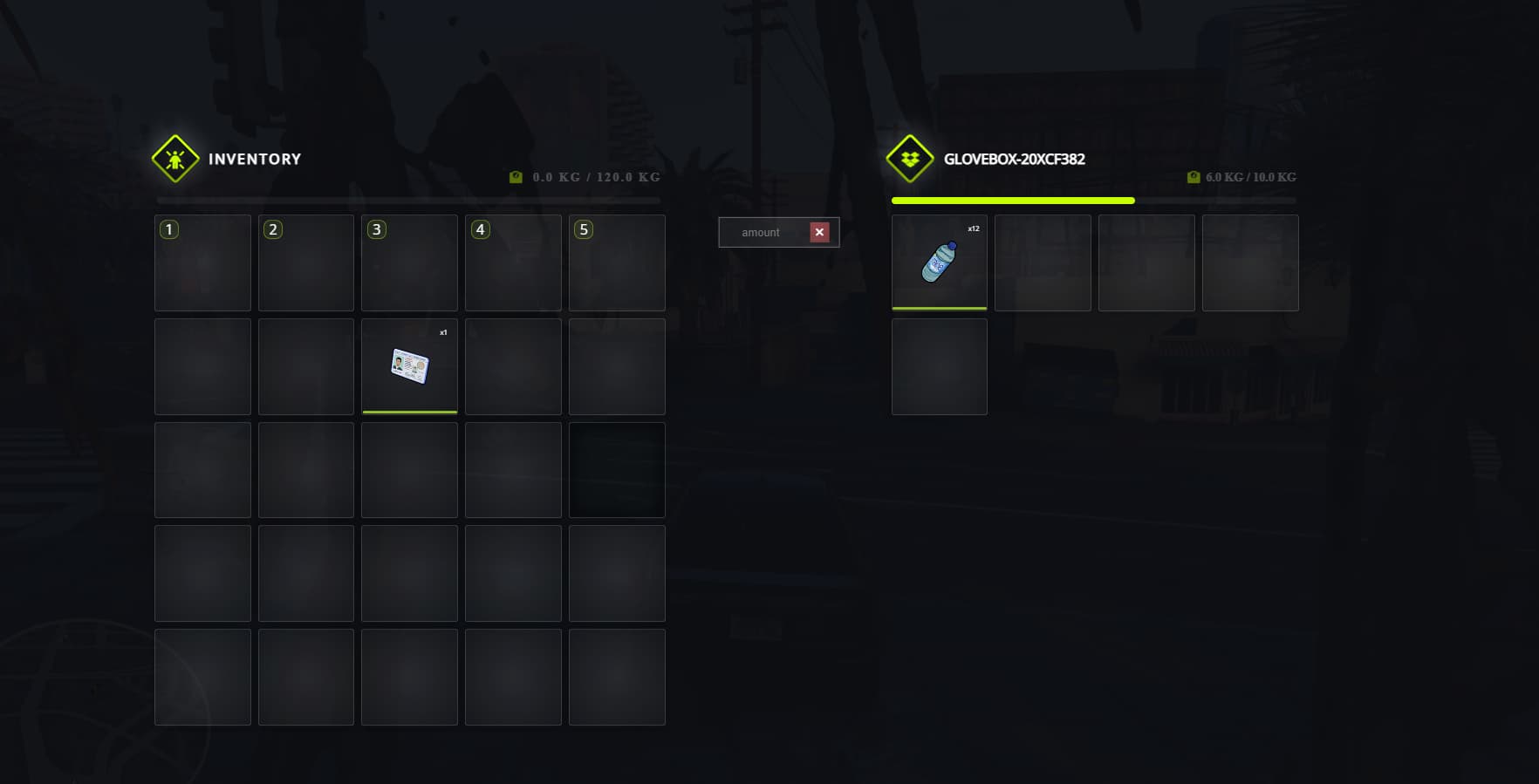This screenshot has height=784, width=1539.
Task: Clear the amount field with the red X
Action: pyautogui.click(x=819, y=232)
